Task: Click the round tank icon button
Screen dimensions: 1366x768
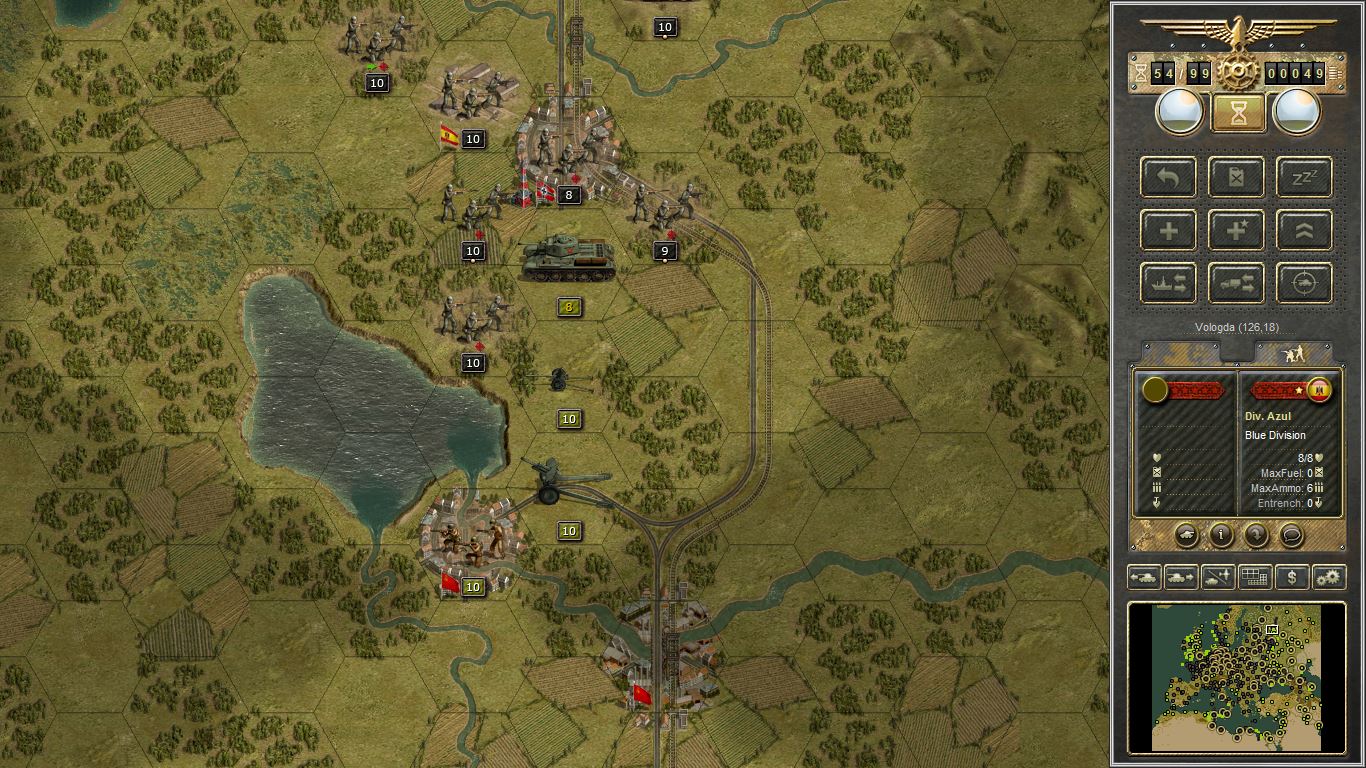Action: tap(1186, 535)
